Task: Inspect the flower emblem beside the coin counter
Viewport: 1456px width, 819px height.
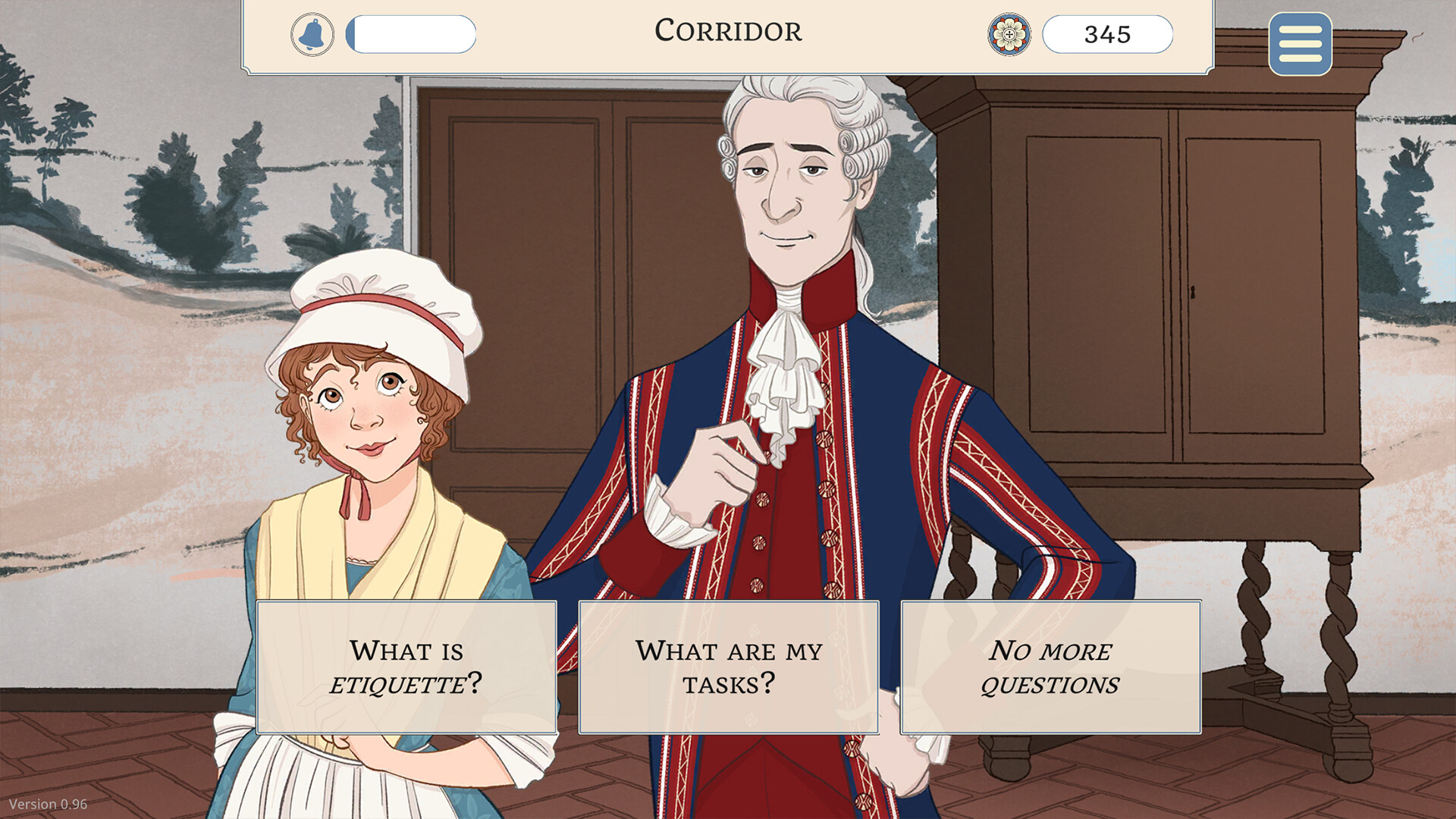Action: [x=1010, y=34]
